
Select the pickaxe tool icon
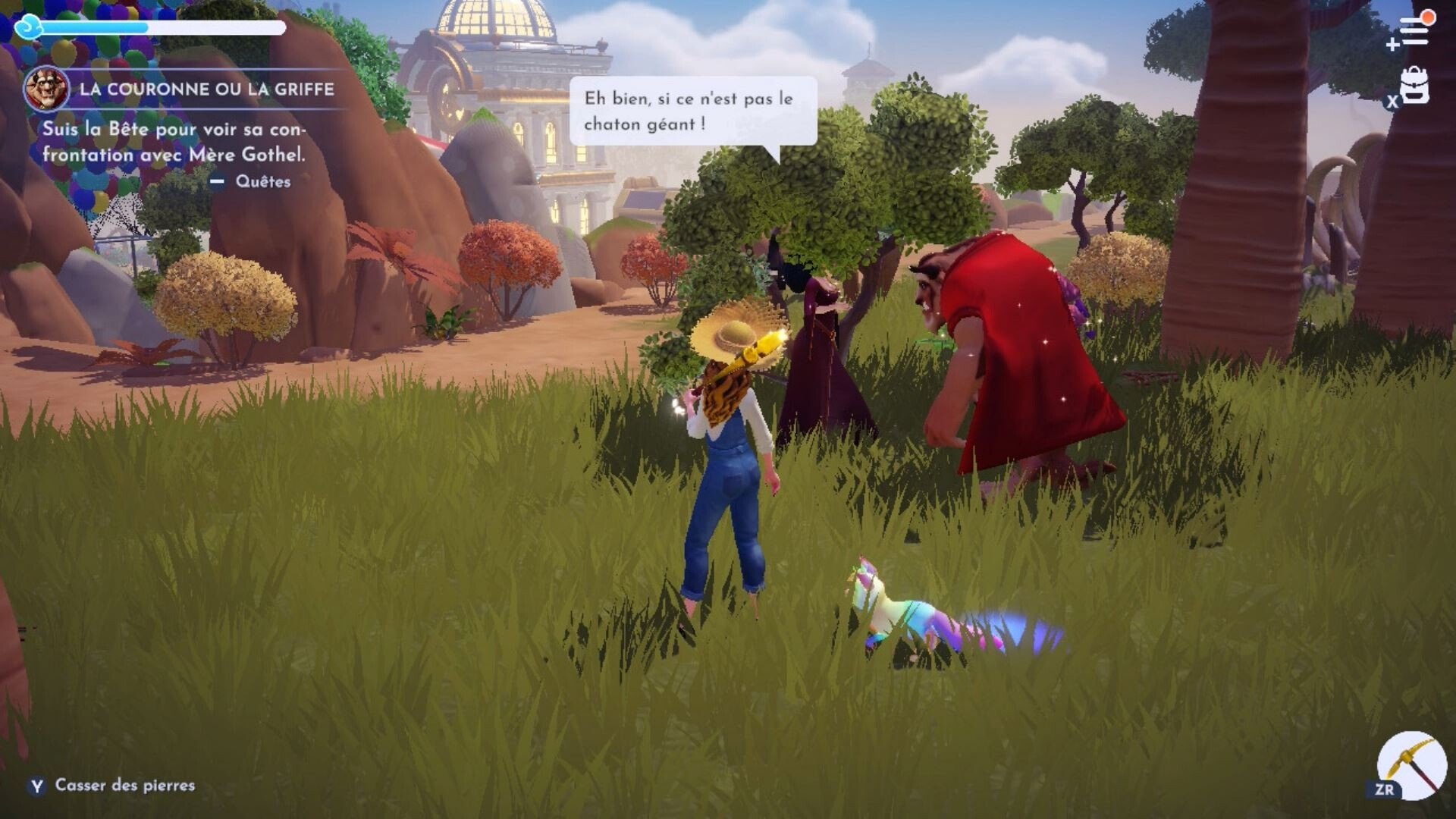[x=1412, y=764]
